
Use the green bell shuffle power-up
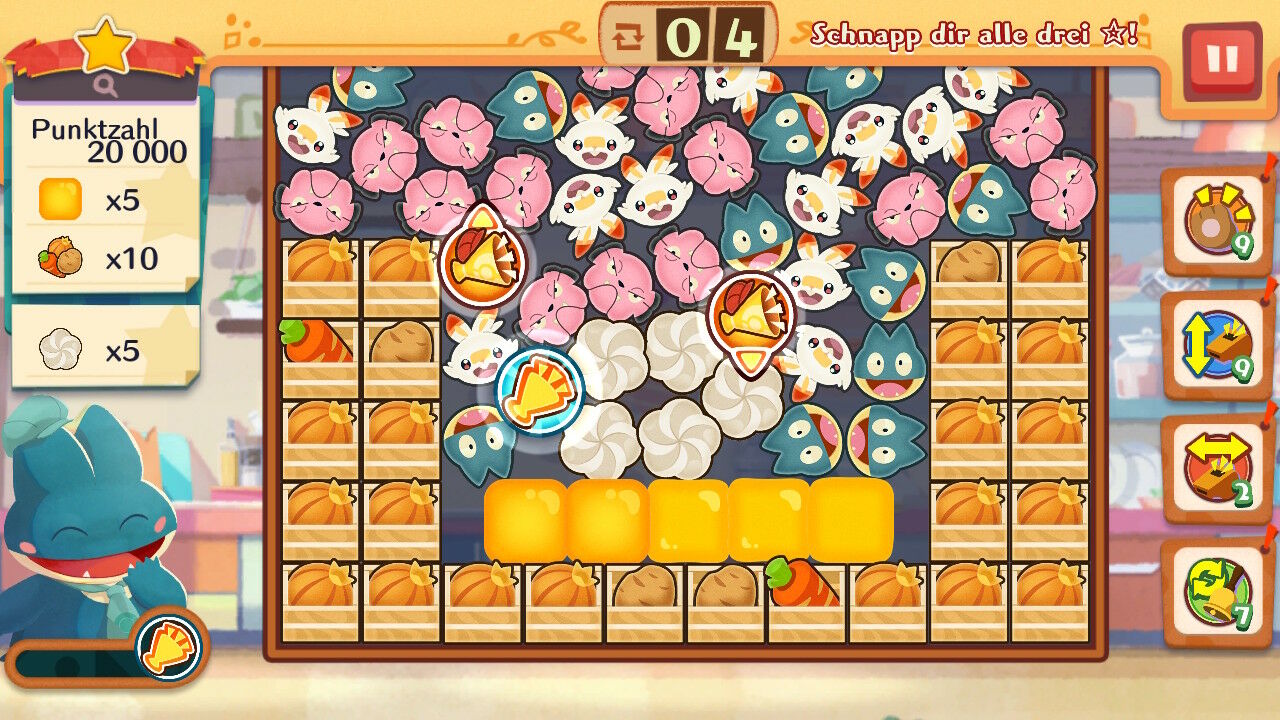1216,593
